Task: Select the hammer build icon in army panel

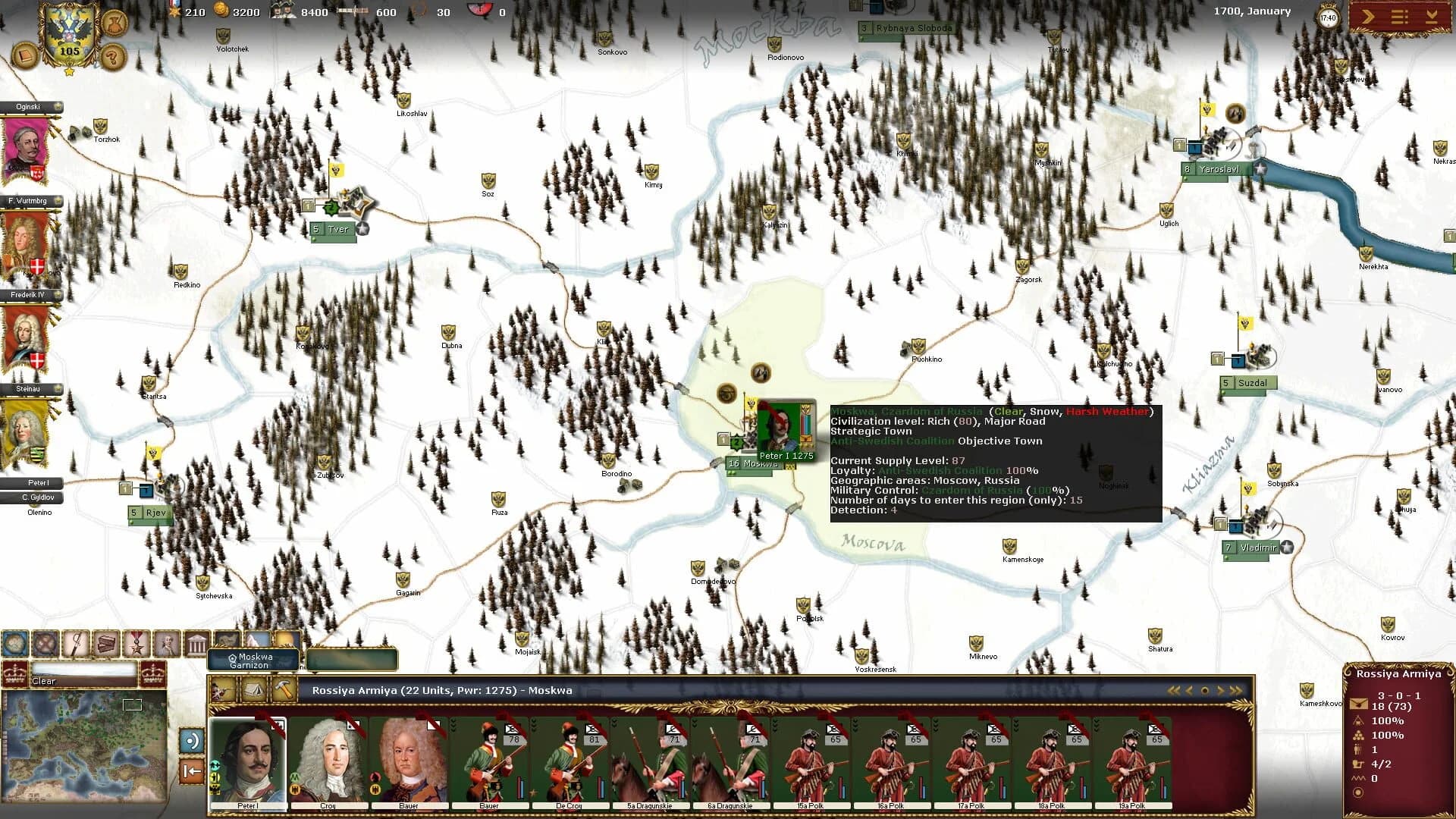Action: 284,690
